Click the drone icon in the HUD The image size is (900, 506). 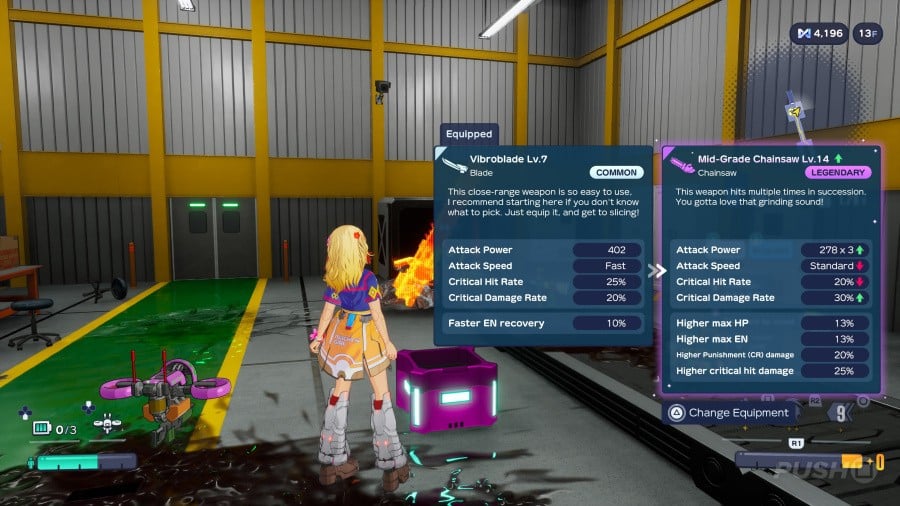[x=107, y=425]
